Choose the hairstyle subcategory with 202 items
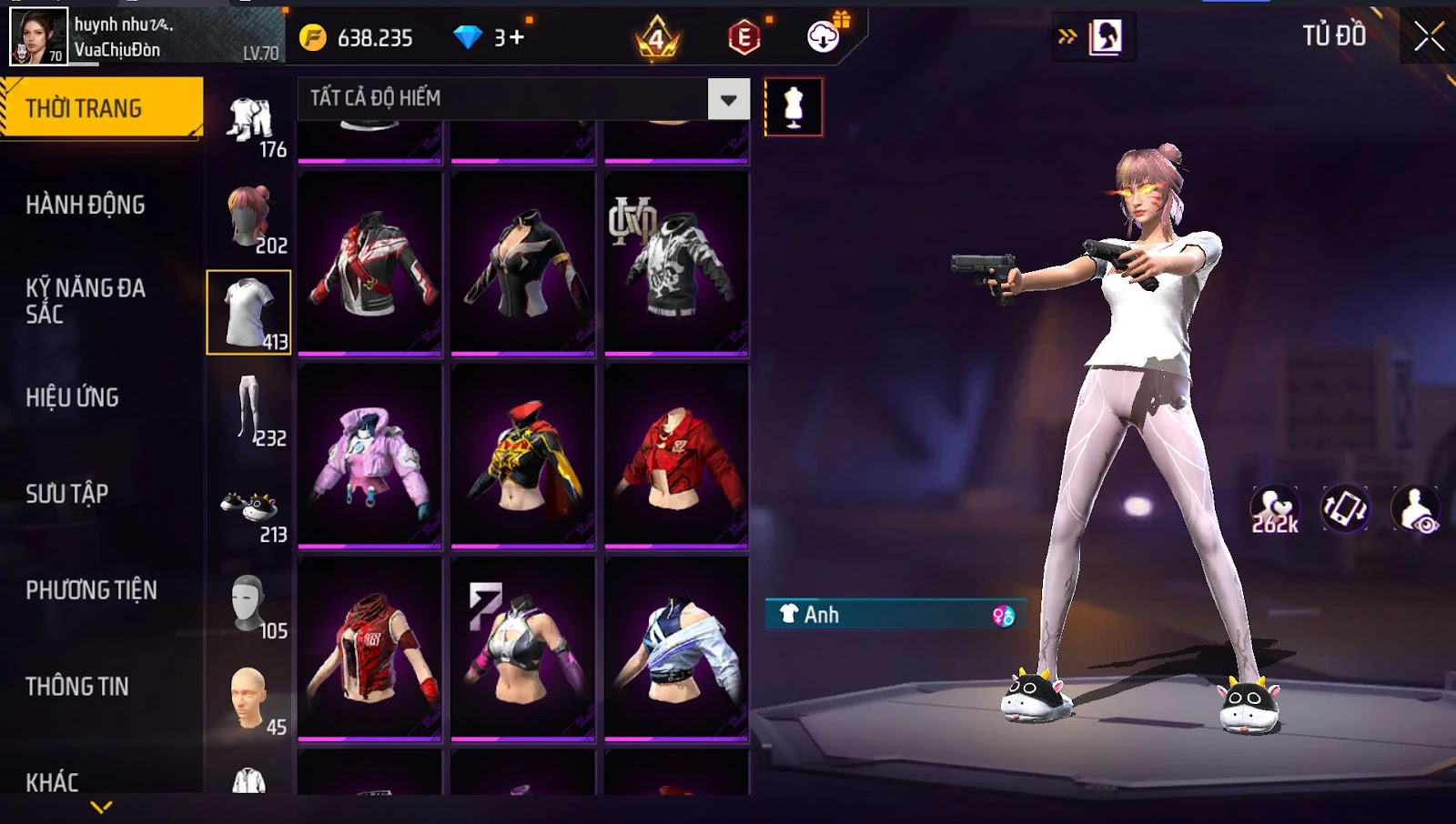1456x824 pixels. click(x=249, y=218)
